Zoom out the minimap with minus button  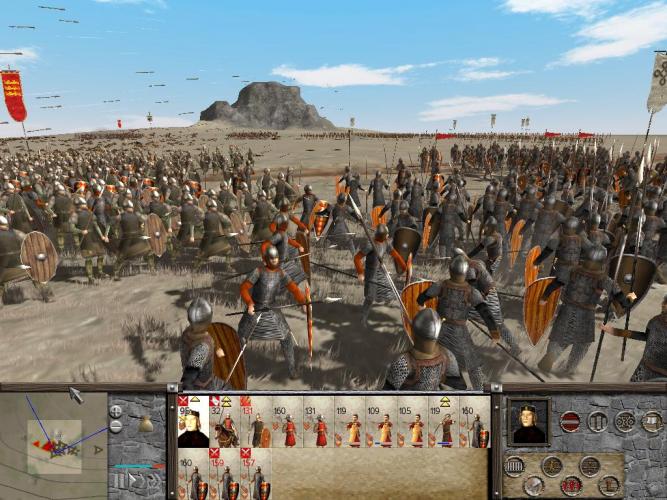click(116, 426)
